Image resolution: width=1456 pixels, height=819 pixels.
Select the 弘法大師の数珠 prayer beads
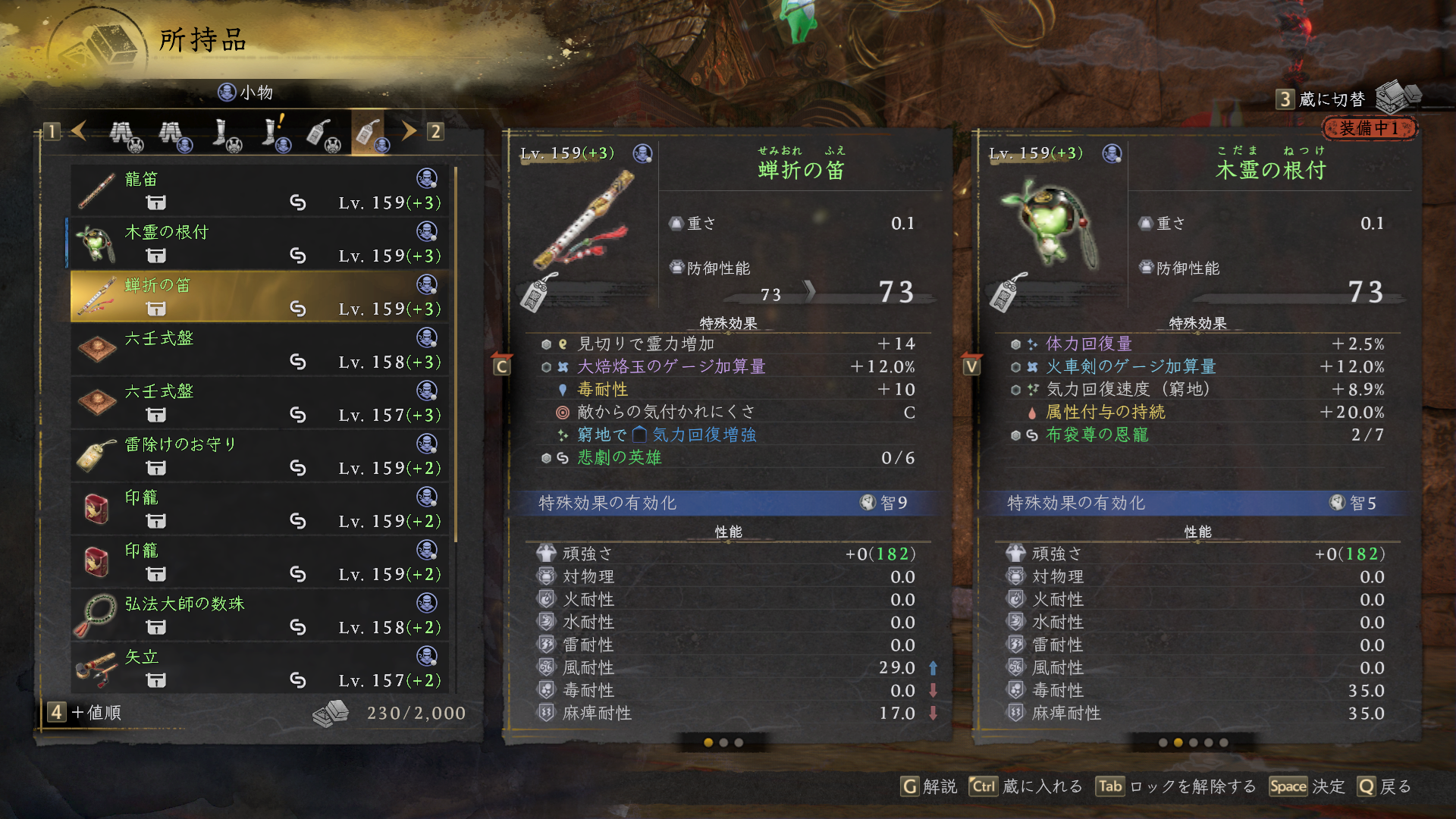259,615
